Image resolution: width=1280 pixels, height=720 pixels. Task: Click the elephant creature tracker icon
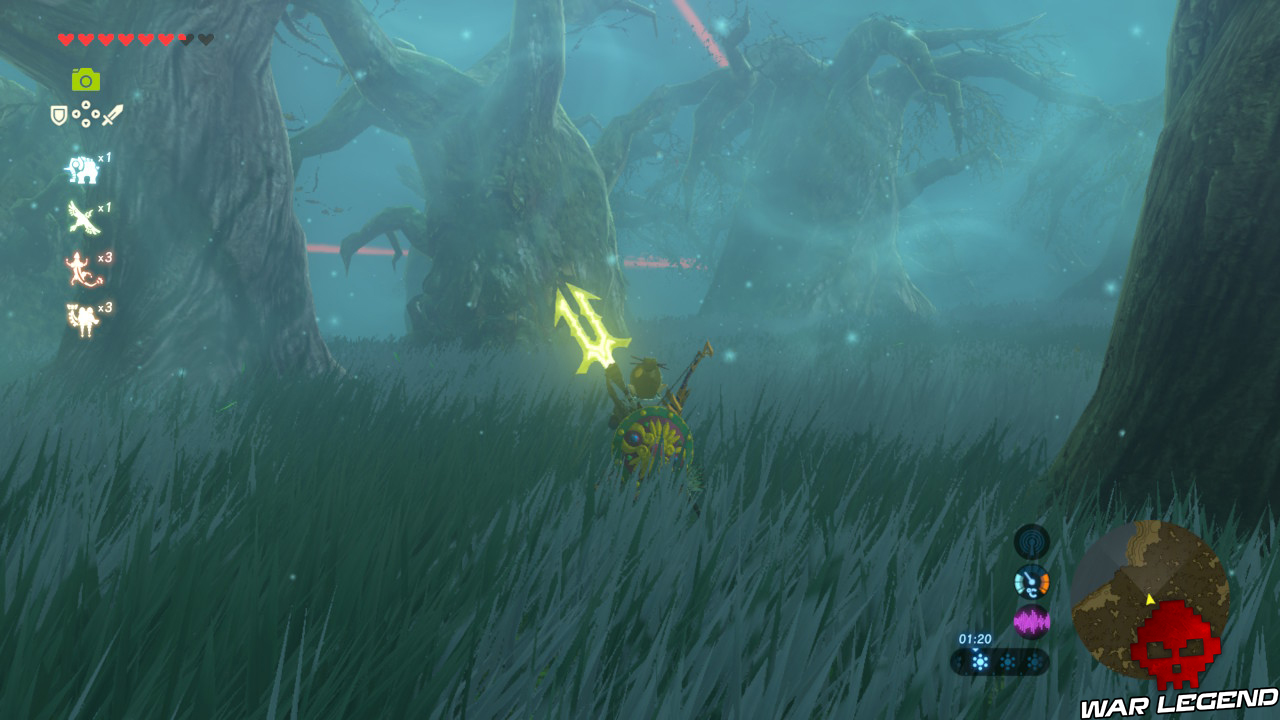click(x=82, y=167)
